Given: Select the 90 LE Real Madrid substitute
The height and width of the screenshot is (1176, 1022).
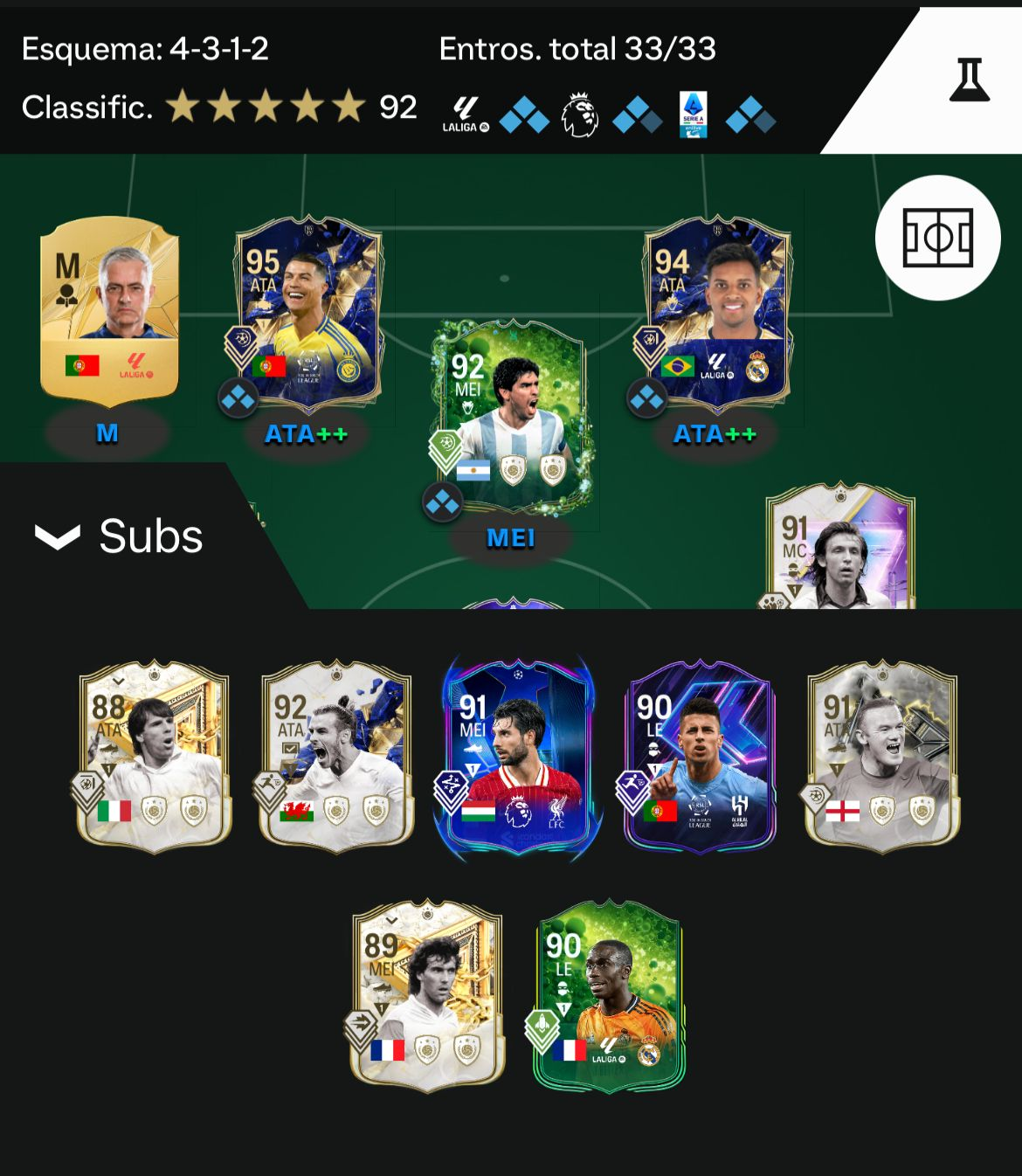Looking at the screenshot, I should click(609, 996).
